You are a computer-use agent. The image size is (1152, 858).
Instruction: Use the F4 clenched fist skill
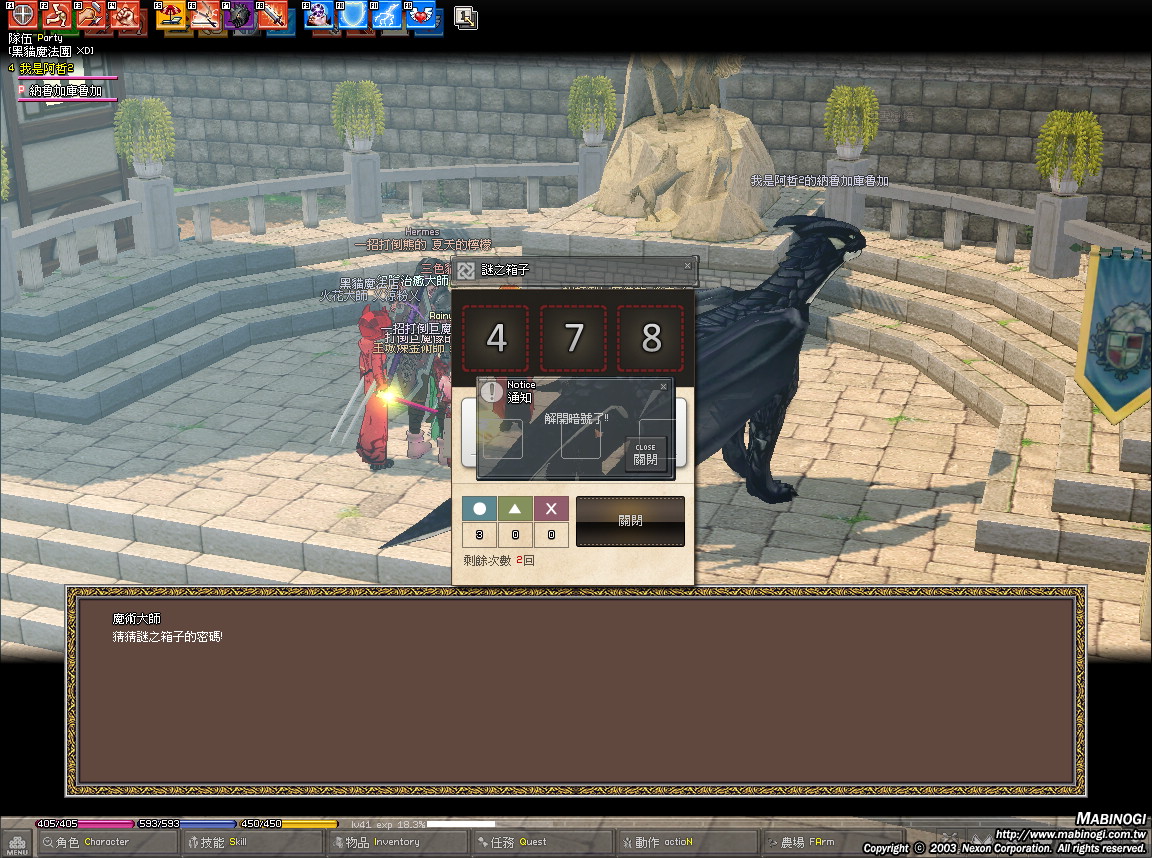point(124,16)
